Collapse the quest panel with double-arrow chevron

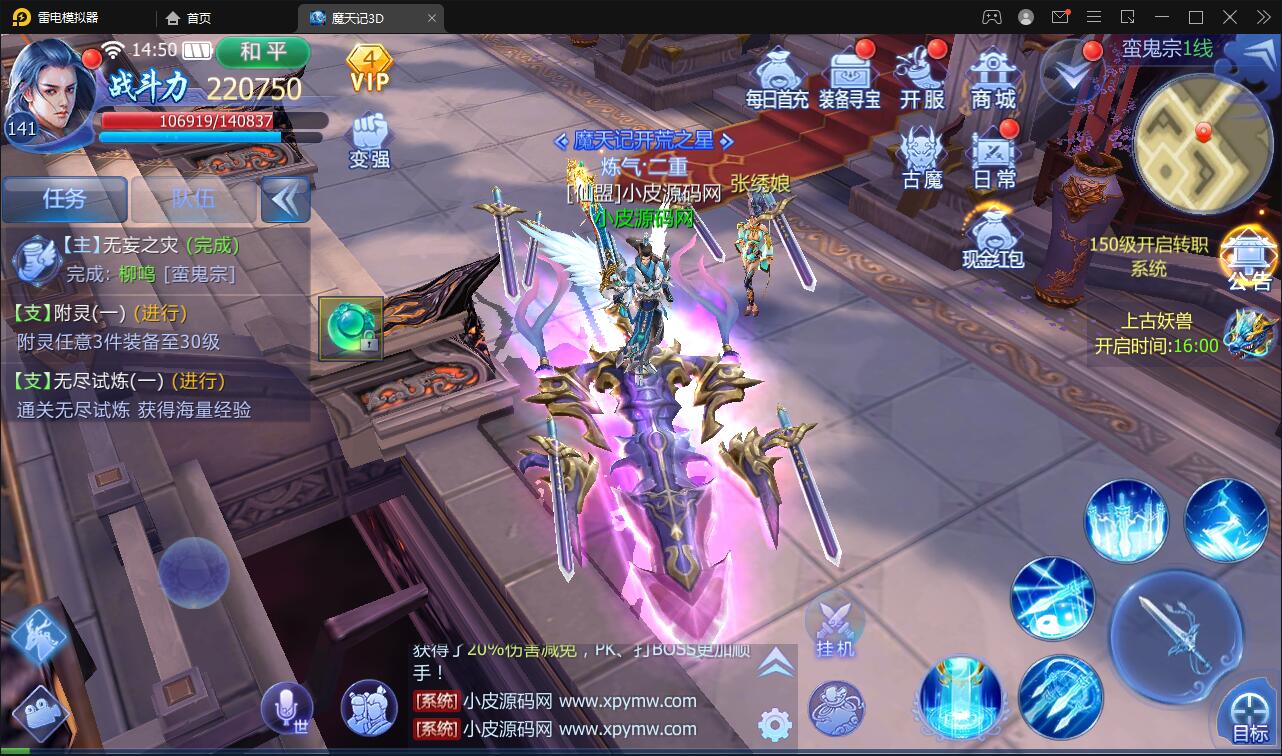coord(285,199)
